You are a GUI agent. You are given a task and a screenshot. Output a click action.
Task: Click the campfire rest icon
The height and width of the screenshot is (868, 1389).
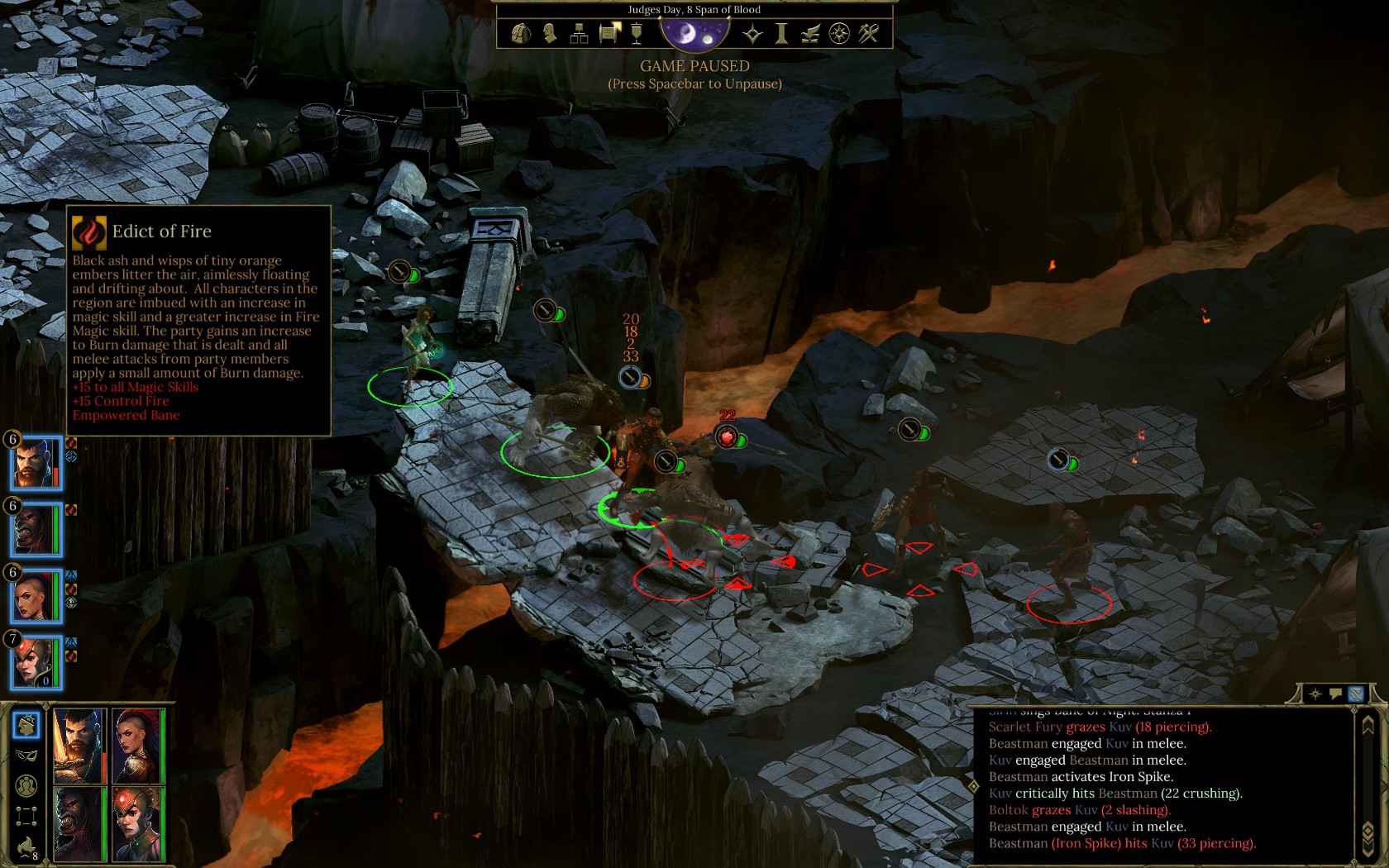click(26, 847)
